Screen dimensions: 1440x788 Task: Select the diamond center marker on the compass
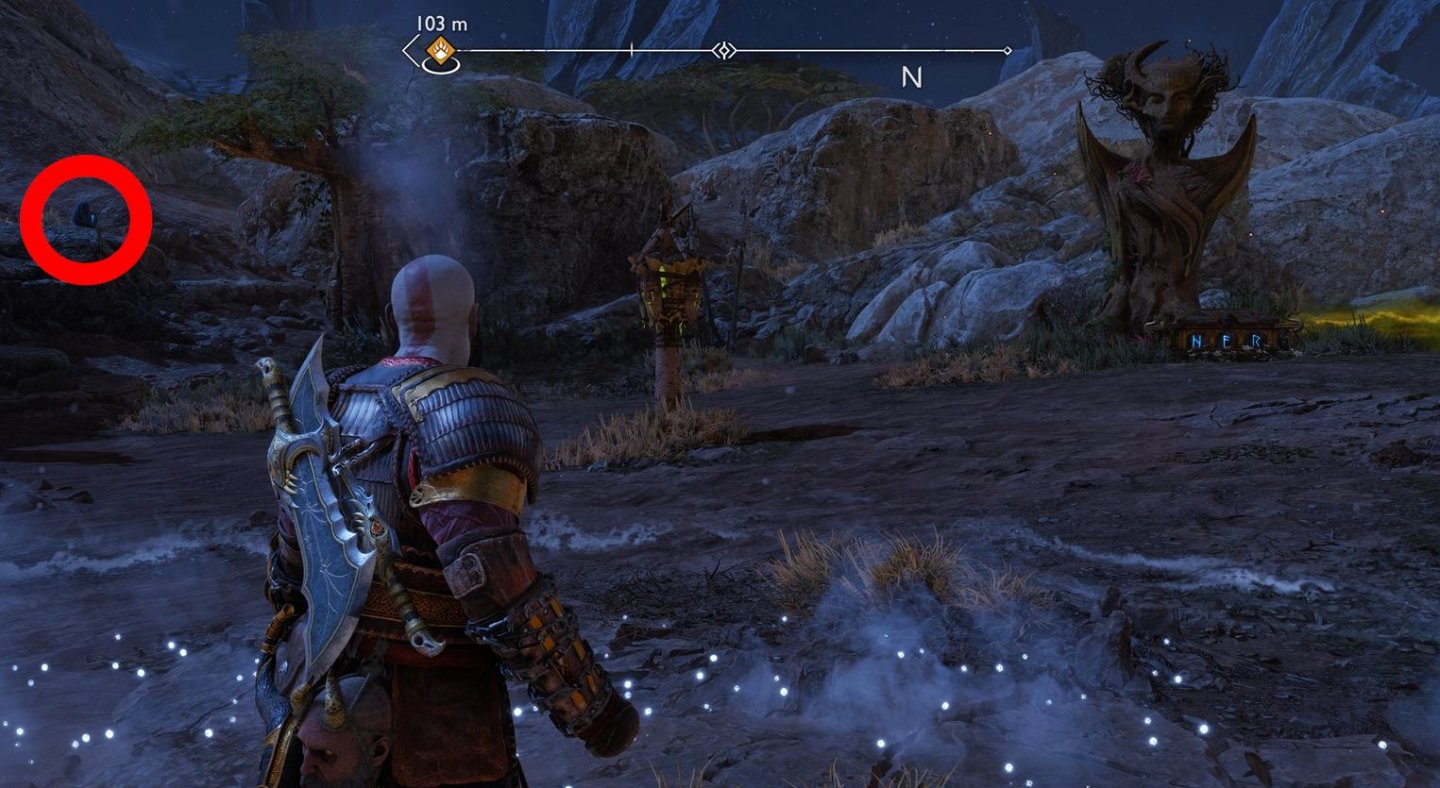tap(724, 48)
